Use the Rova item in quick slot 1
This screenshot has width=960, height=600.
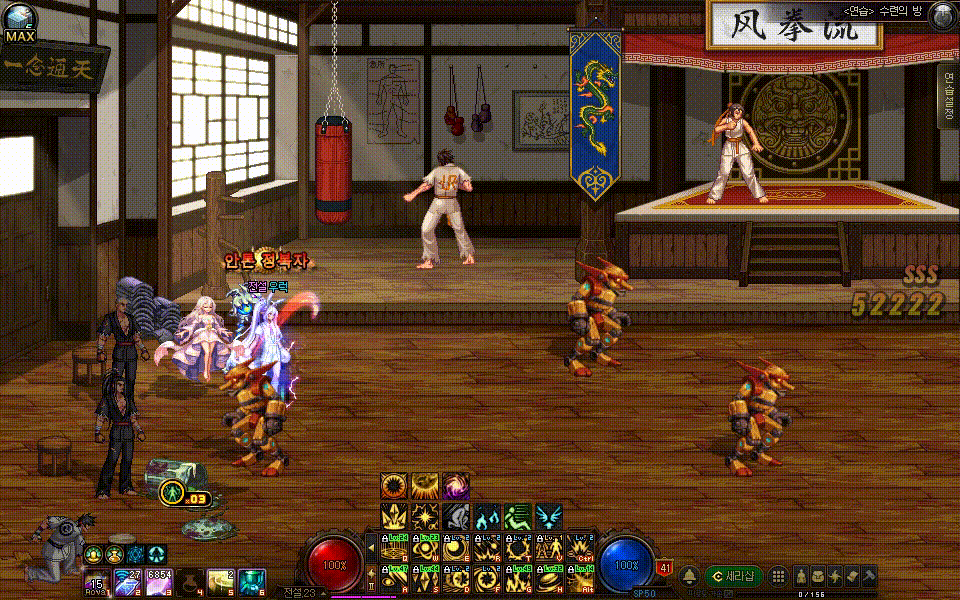click(x=98, y=581)
